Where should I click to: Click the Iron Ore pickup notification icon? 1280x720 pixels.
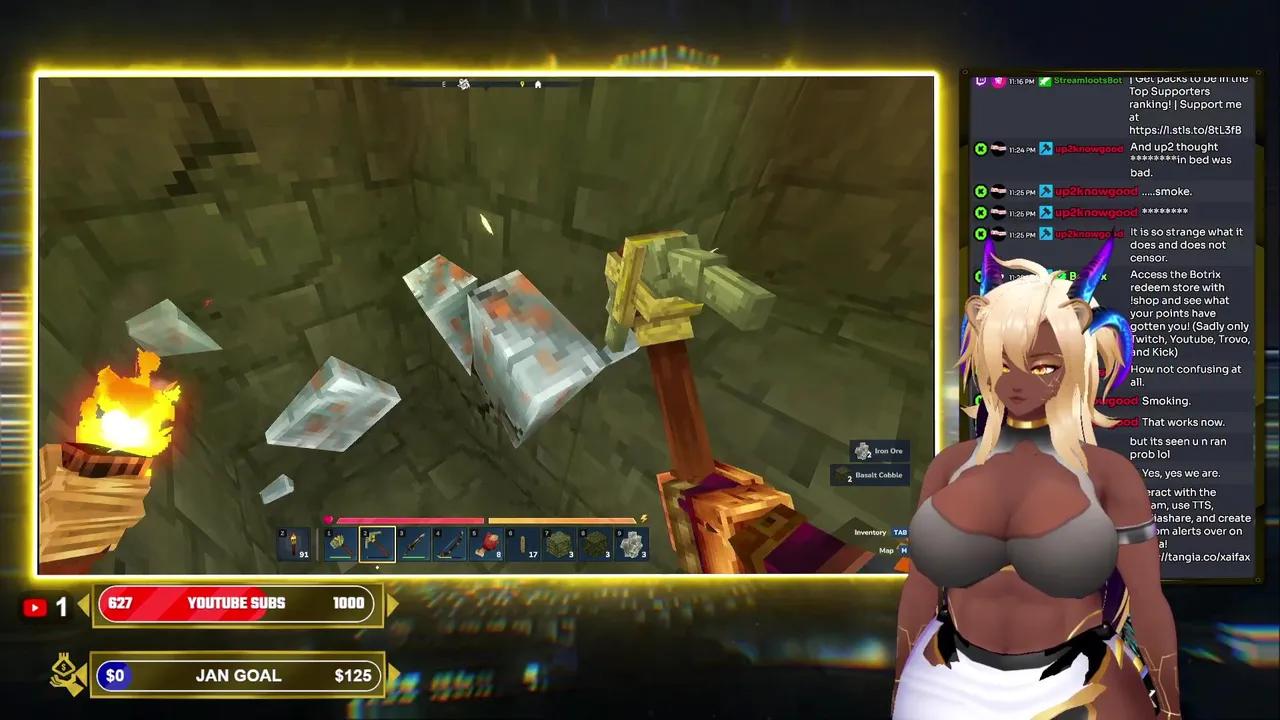[861, 450]
